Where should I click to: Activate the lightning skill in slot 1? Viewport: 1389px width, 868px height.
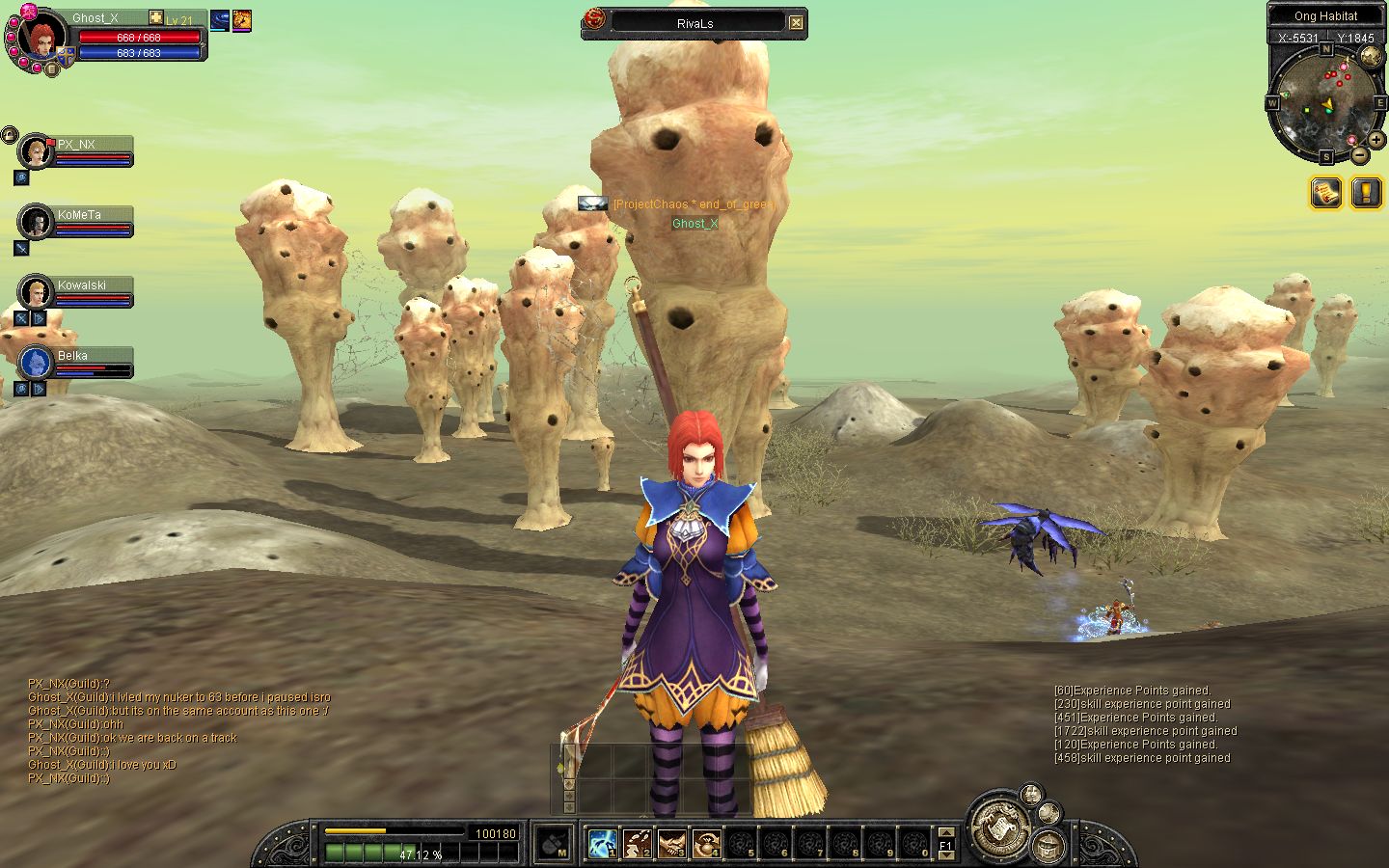[x=603, y=844]
